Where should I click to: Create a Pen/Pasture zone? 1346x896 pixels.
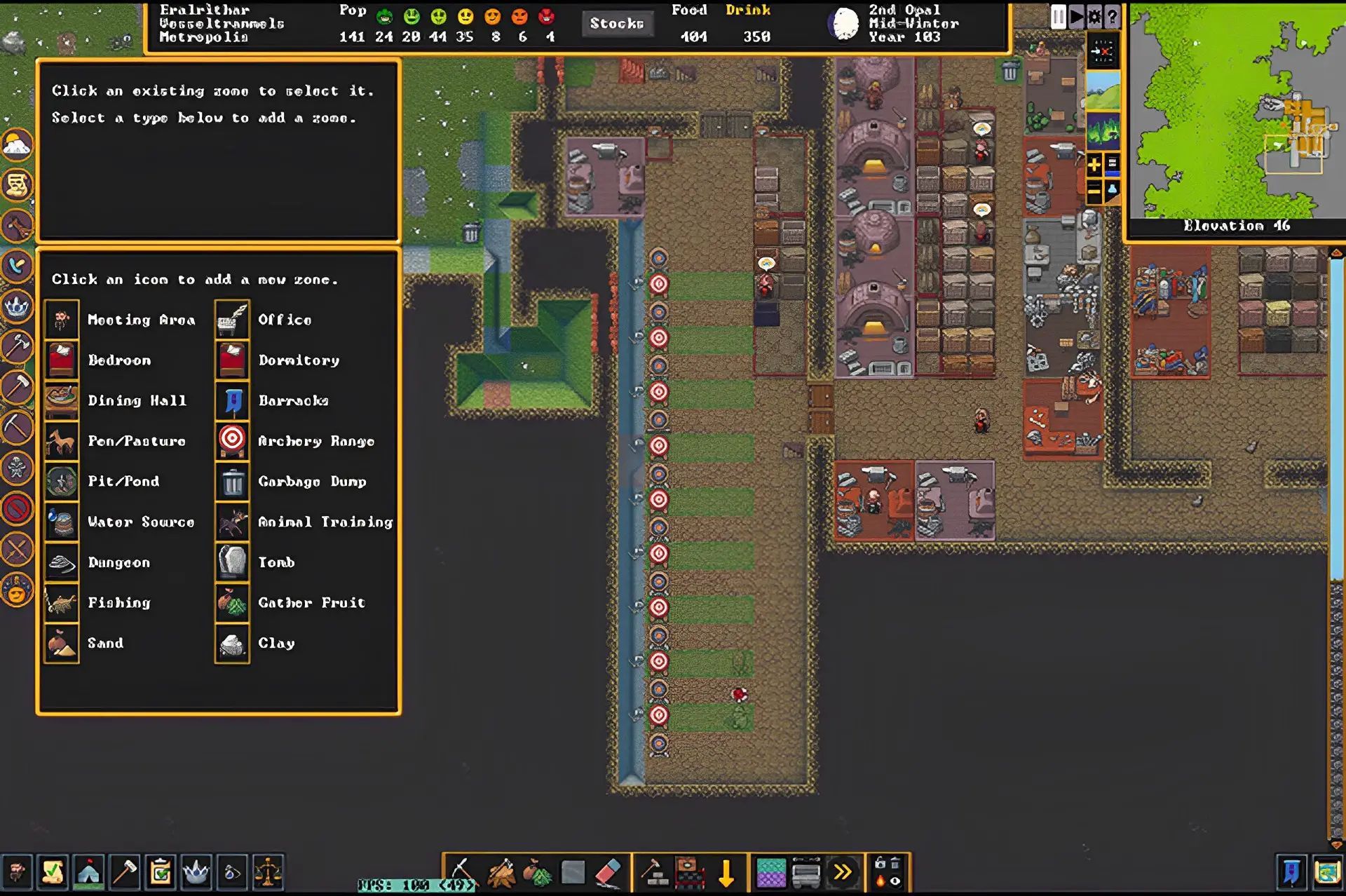tap(62, 441)
